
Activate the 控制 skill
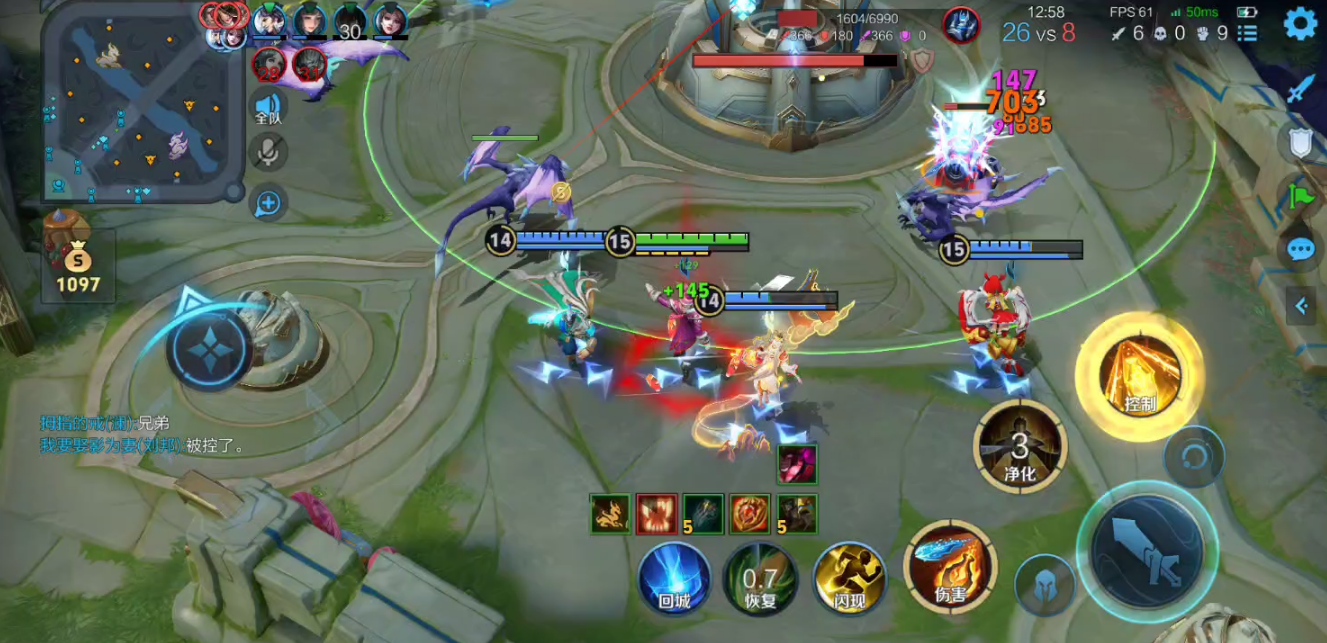pyautogui.click(x=1139, y=375)
